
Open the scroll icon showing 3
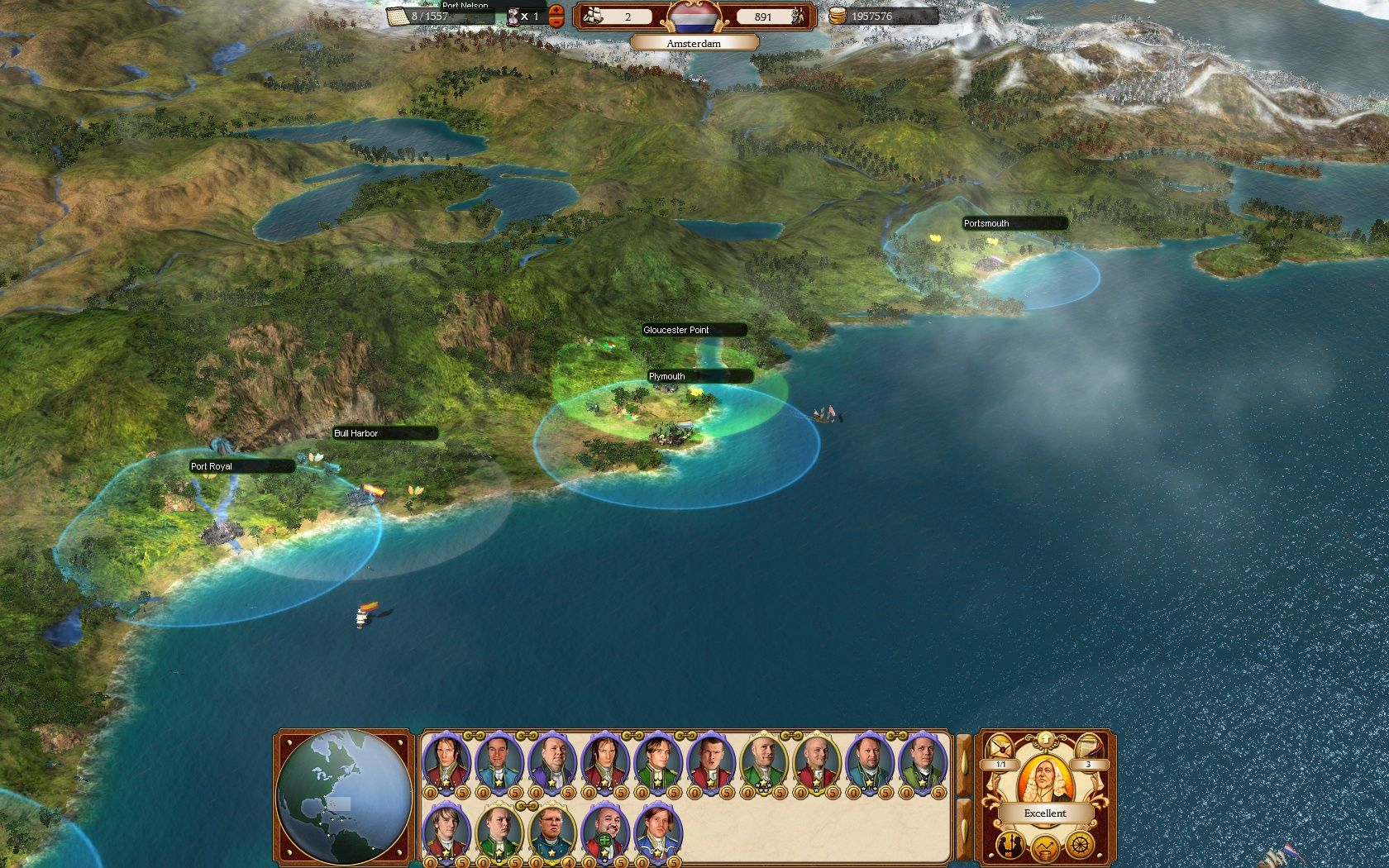click(x=1088, y=746)
